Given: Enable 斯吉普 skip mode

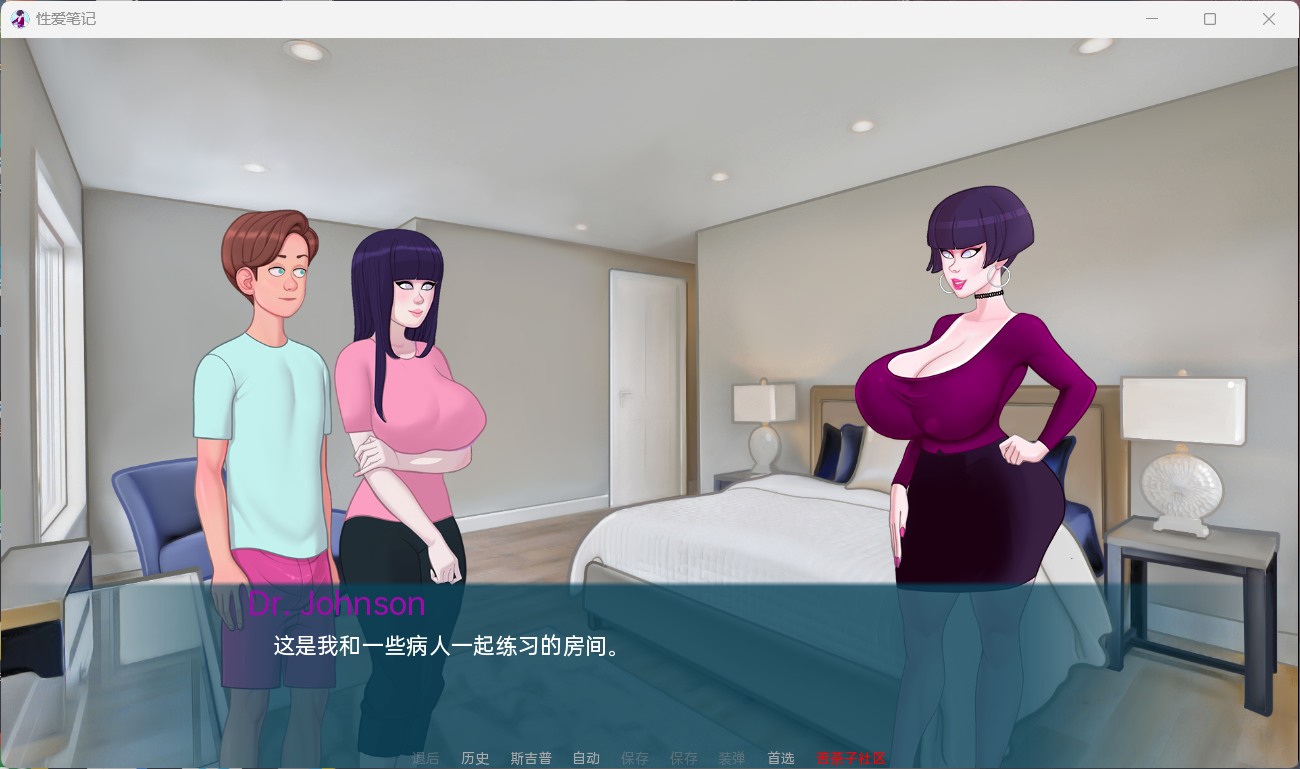Looking at the screenshot, I should tap(531, 758).
